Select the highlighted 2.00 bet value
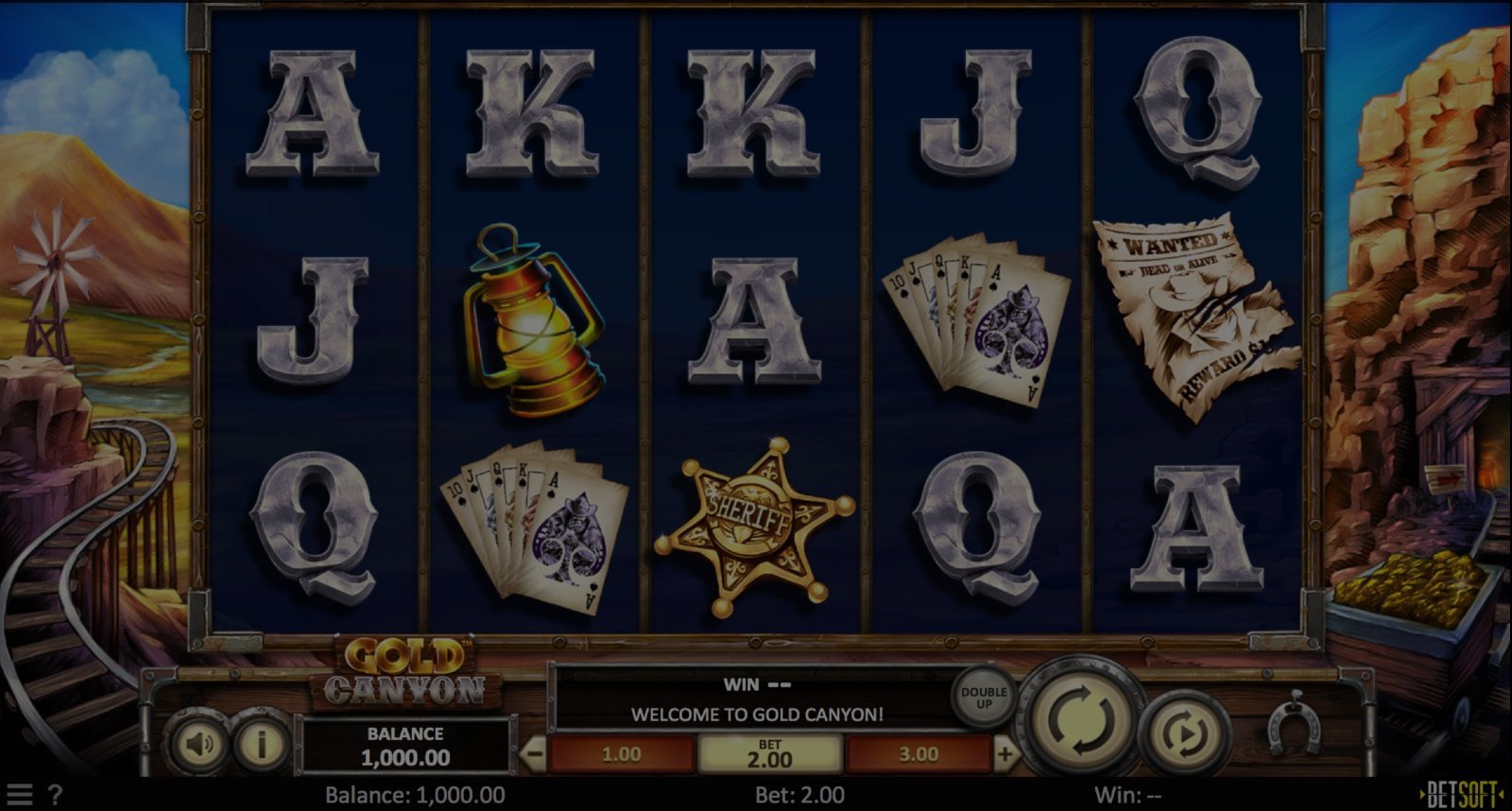Viewport: 1512px width, 811px height. pos(769,754)
